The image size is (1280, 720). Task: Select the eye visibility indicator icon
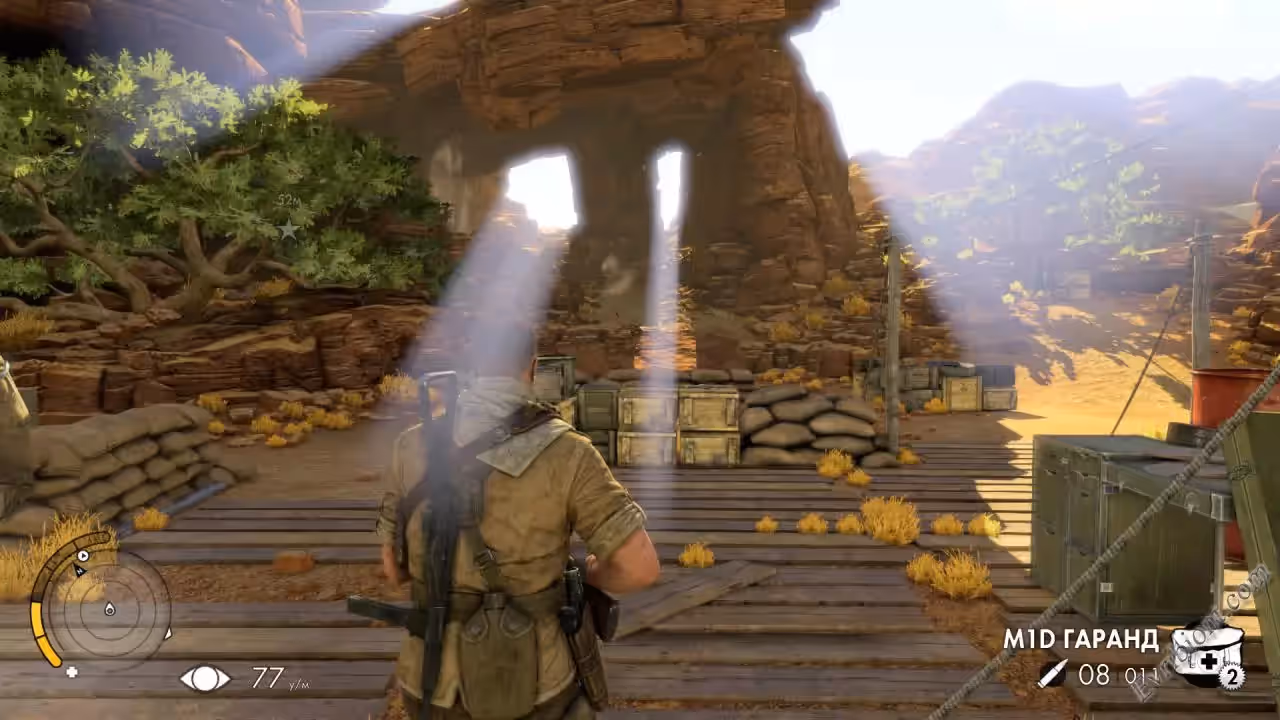coord(204,679)
